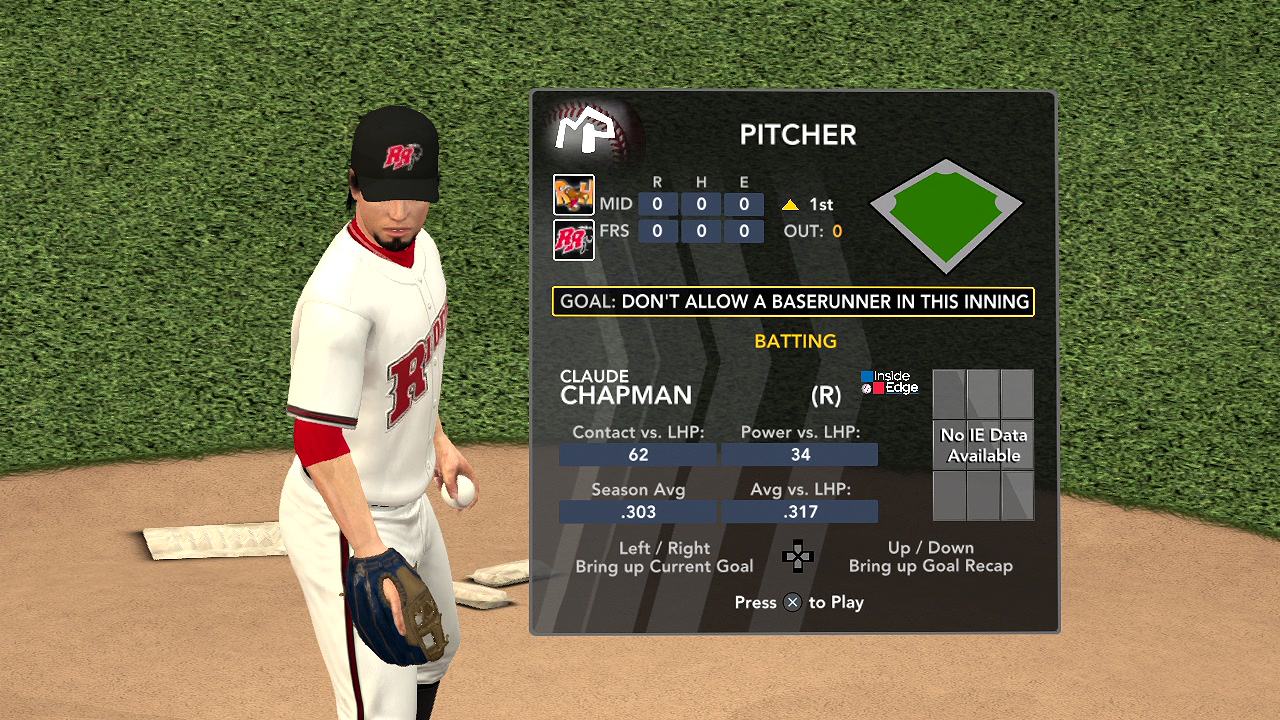Select the green base diamond display
Image resolution: width=1280 pixels, height=720 pixels.
coord(946,215)
